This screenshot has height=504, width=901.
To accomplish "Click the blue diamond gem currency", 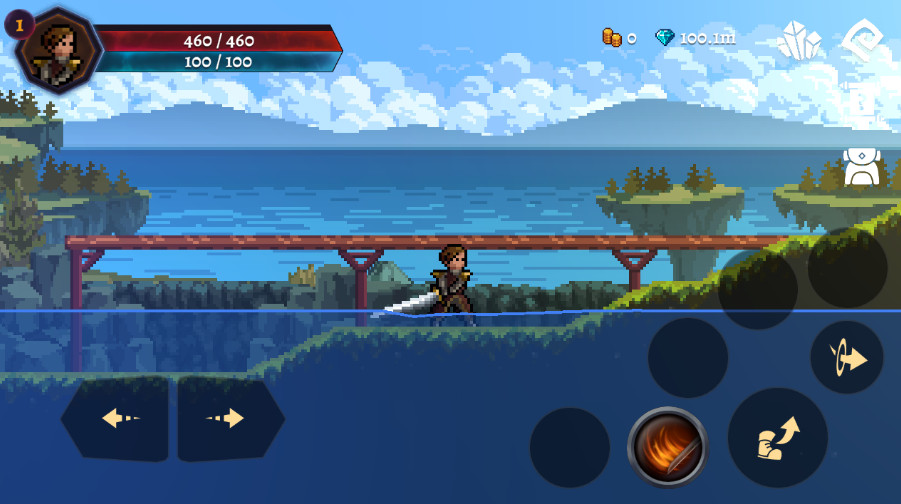I will click(x=665, y=38).
